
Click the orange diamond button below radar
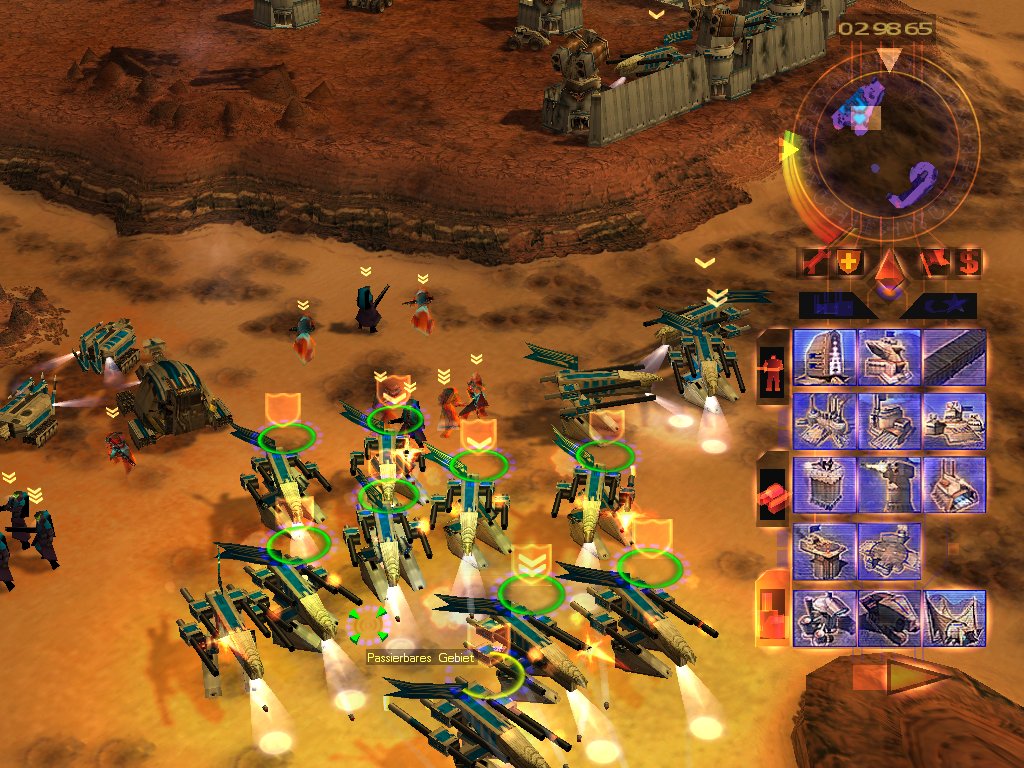click(888, 268)
